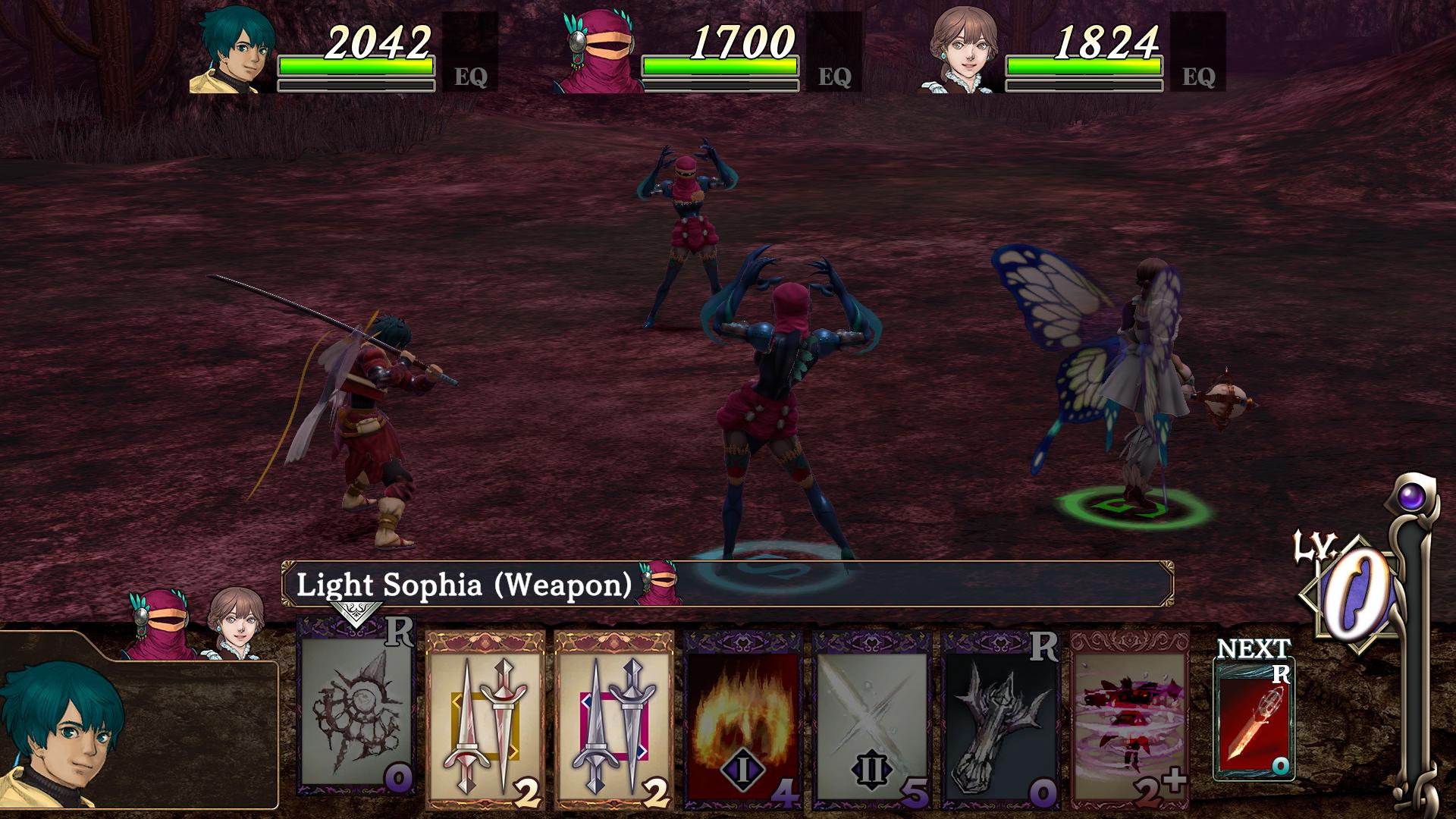
Task: Click the small brown-haired girl turn-order portrait
Action: (x=237, y=622)
